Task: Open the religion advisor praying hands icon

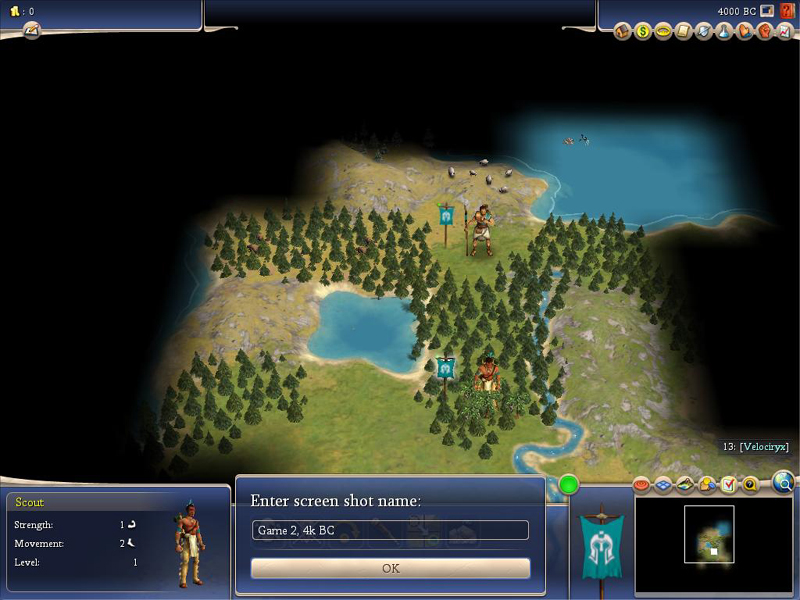Action: click(x=743, y=32)
